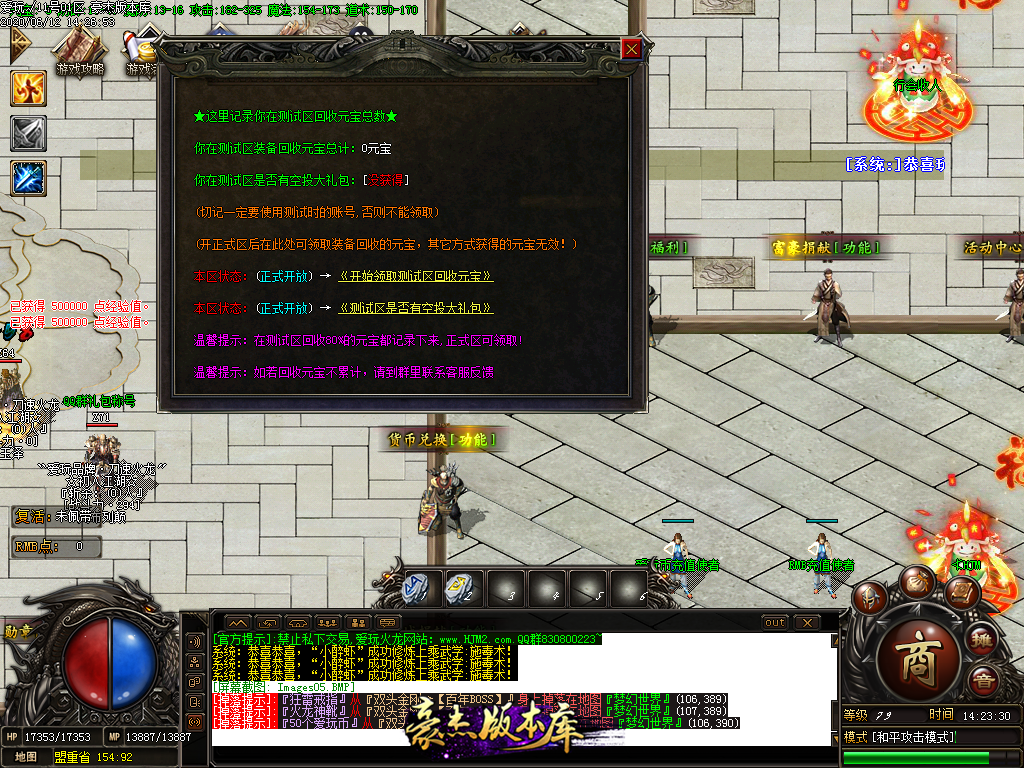This screenshot has height=768, width=1024.
Task: Open the 游戏攻略 game guide icon
Action: [80, 52]
